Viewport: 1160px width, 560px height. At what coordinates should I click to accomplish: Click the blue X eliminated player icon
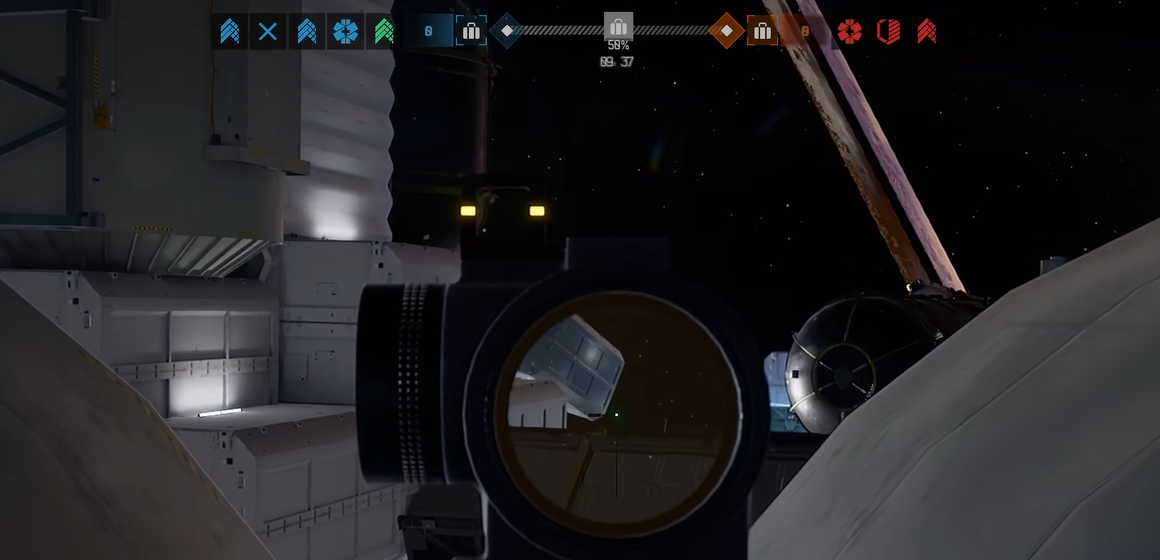click(268, 32)
